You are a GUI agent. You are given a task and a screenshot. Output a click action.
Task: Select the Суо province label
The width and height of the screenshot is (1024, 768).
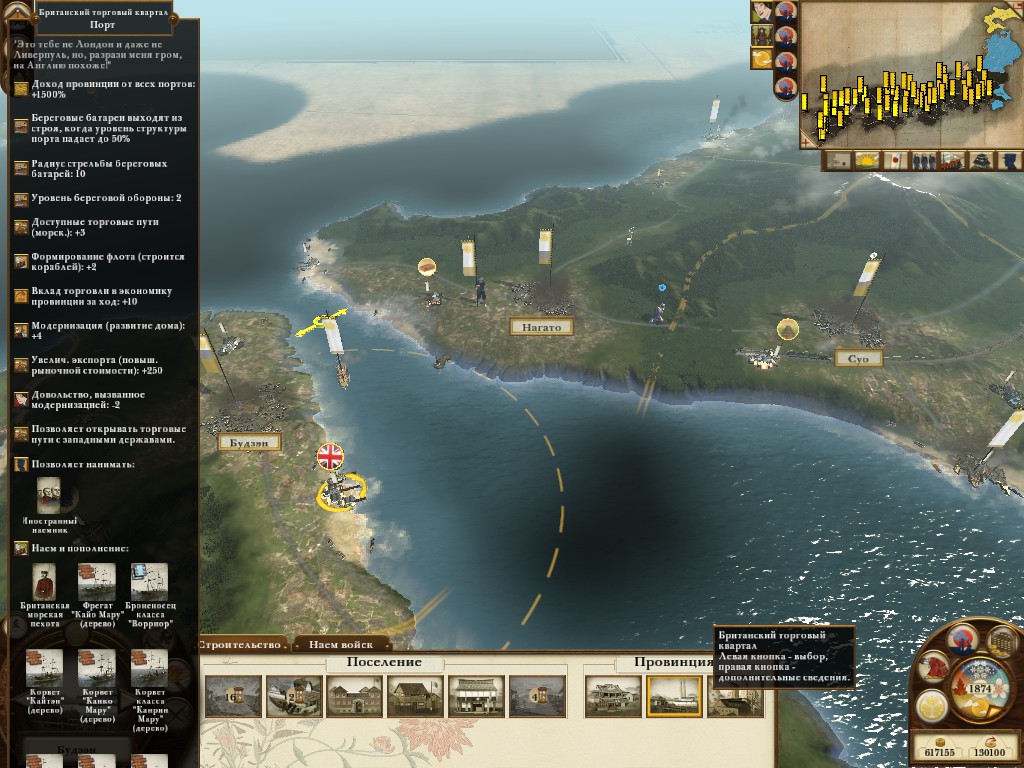coord(859,358)
